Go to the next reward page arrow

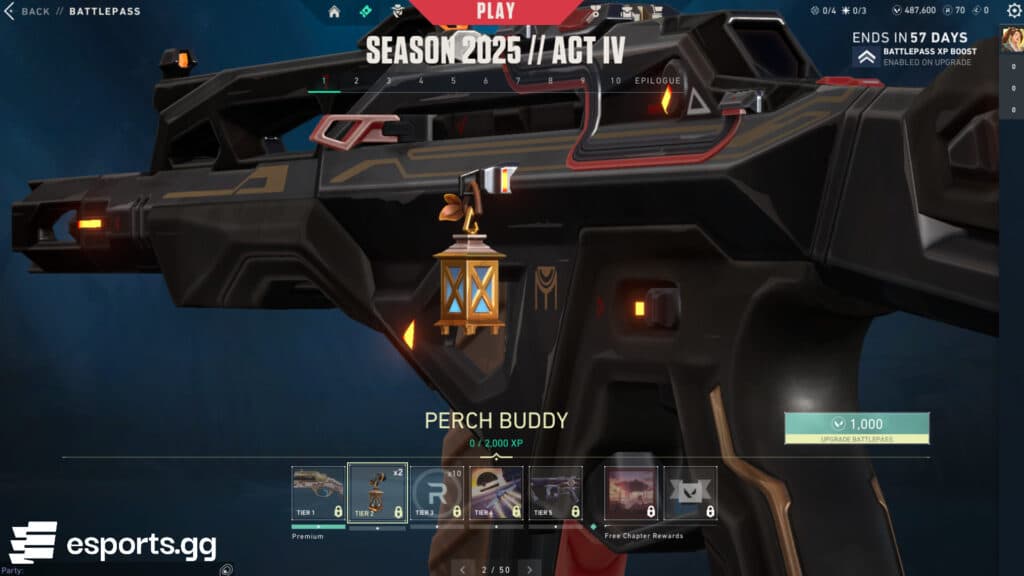(529, 569)
